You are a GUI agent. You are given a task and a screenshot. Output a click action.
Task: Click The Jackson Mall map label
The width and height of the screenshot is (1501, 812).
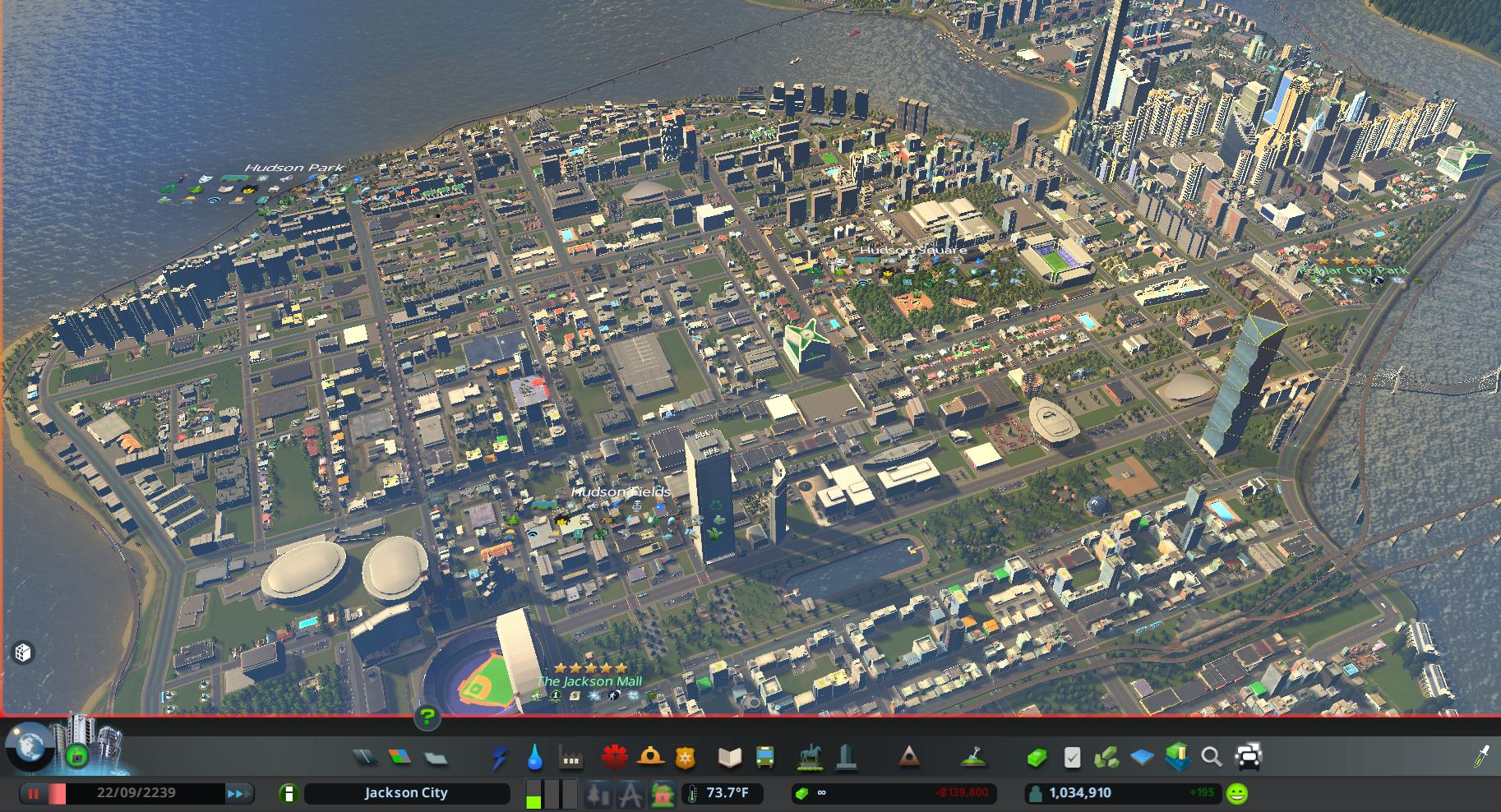[x=589, y=681]
